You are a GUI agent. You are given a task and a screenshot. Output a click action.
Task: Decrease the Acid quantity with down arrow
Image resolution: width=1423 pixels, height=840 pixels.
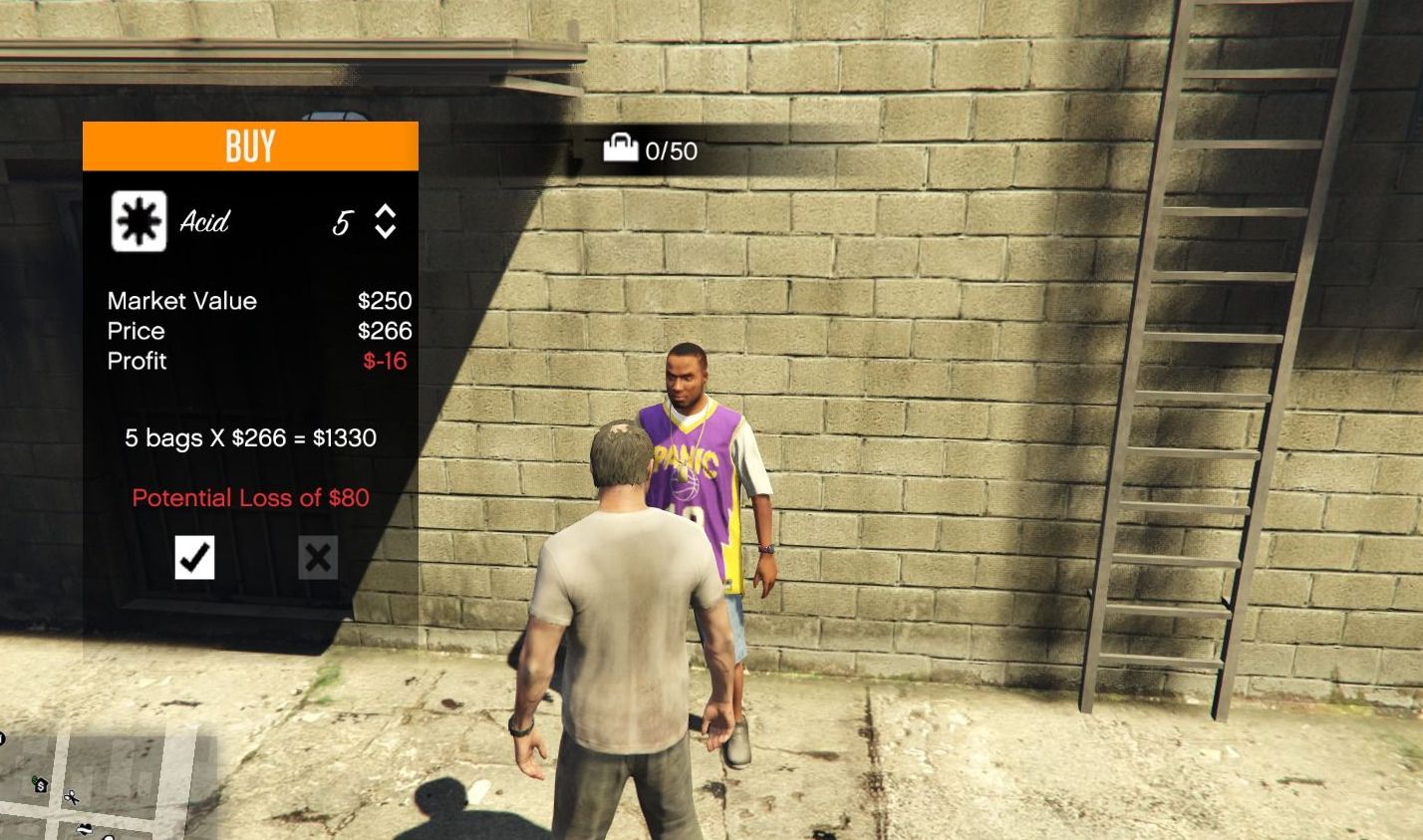386,231
